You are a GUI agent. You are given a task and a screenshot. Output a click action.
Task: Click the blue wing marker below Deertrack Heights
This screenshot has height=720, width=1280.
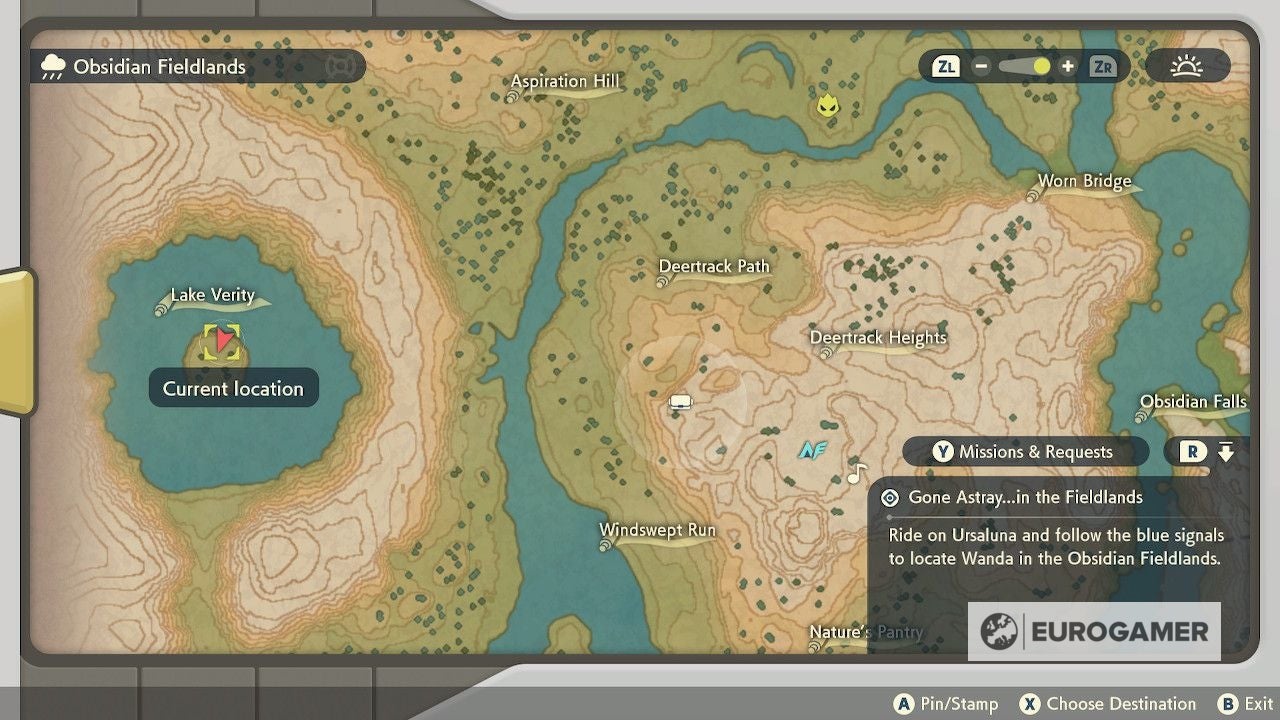tap(812, 450)
